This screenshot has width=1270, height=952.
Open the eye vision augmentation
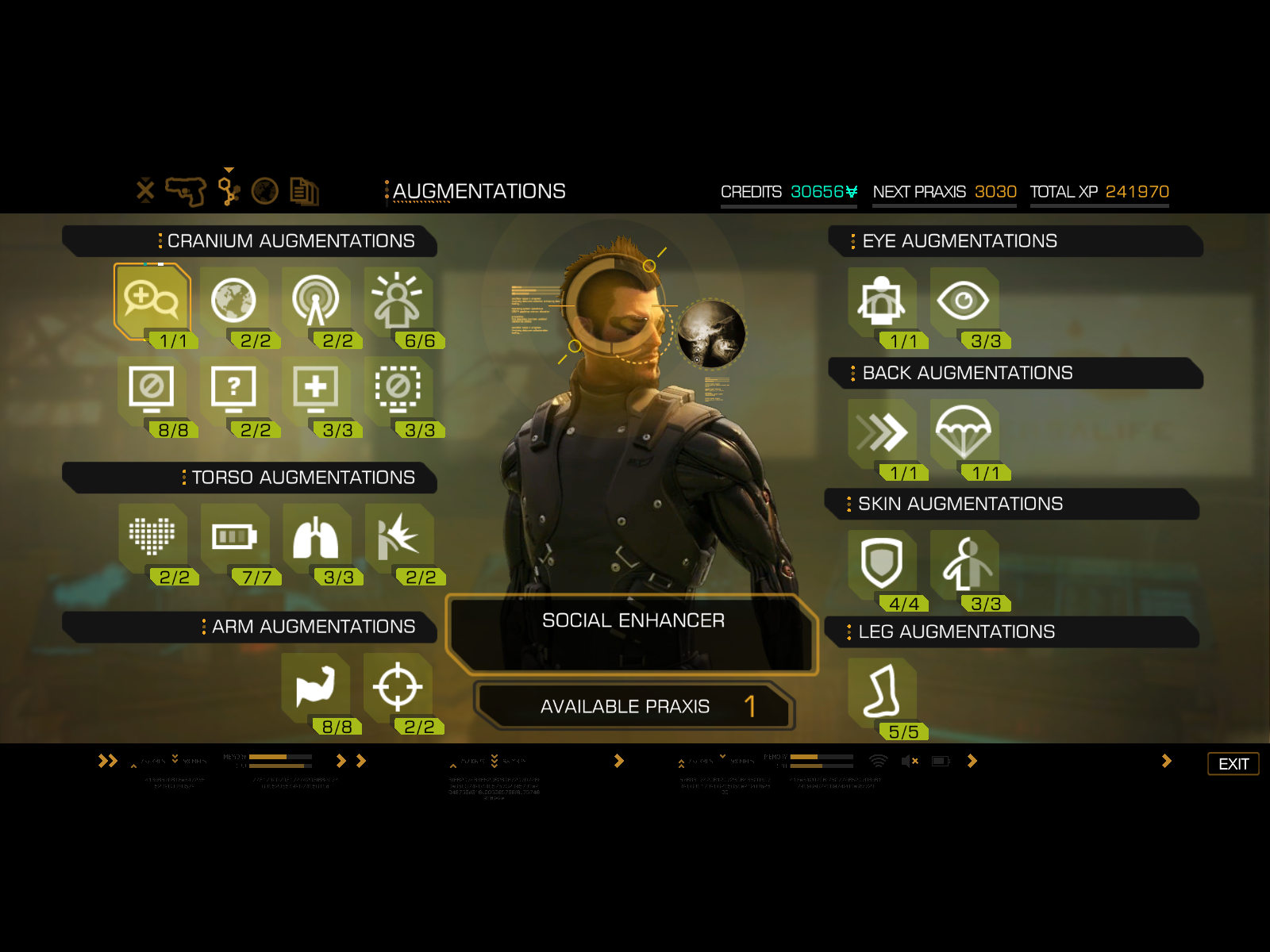pos(964,301)
